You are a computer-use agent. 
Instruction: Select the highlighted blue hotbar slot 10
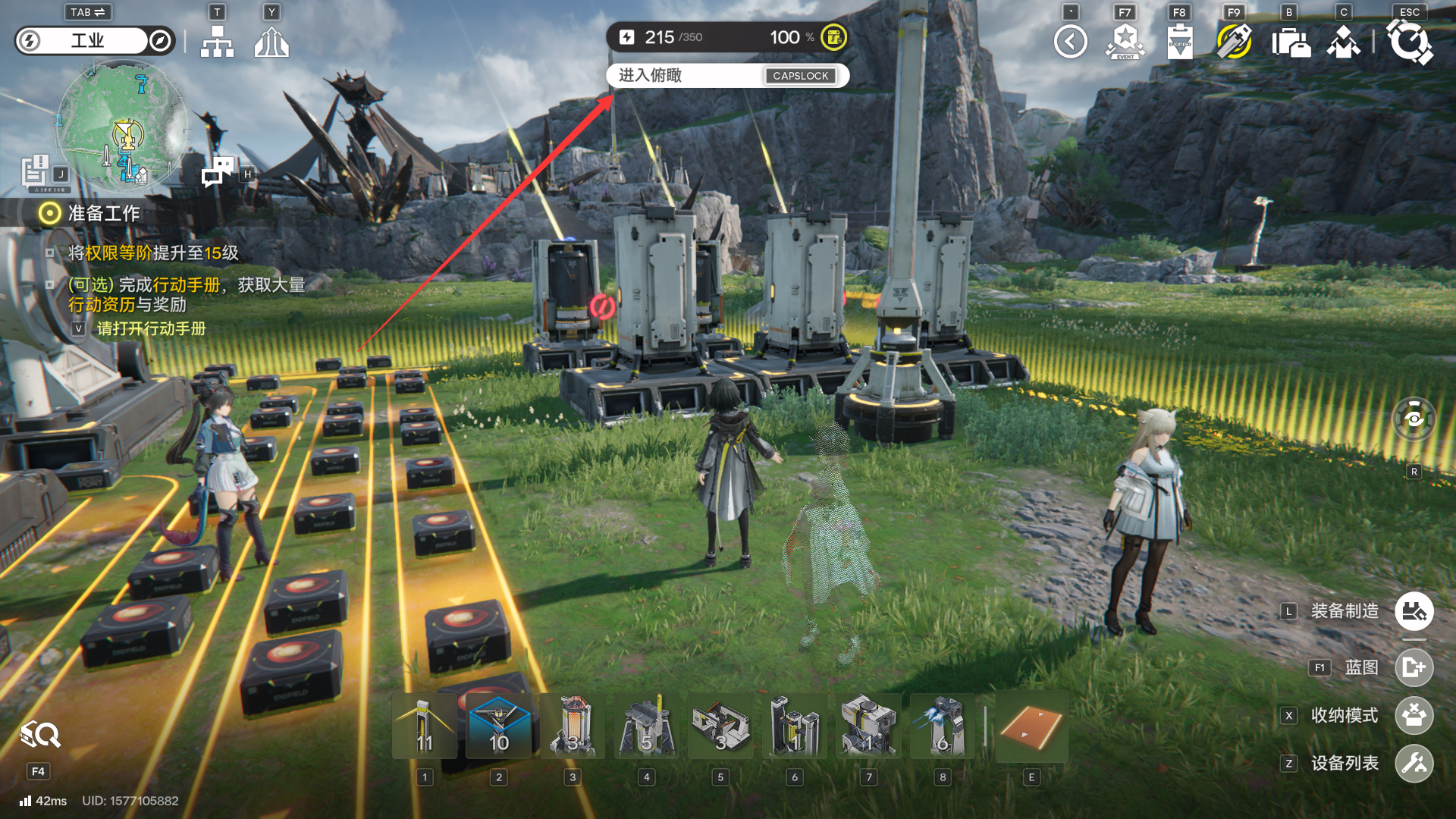pos(498,726)
